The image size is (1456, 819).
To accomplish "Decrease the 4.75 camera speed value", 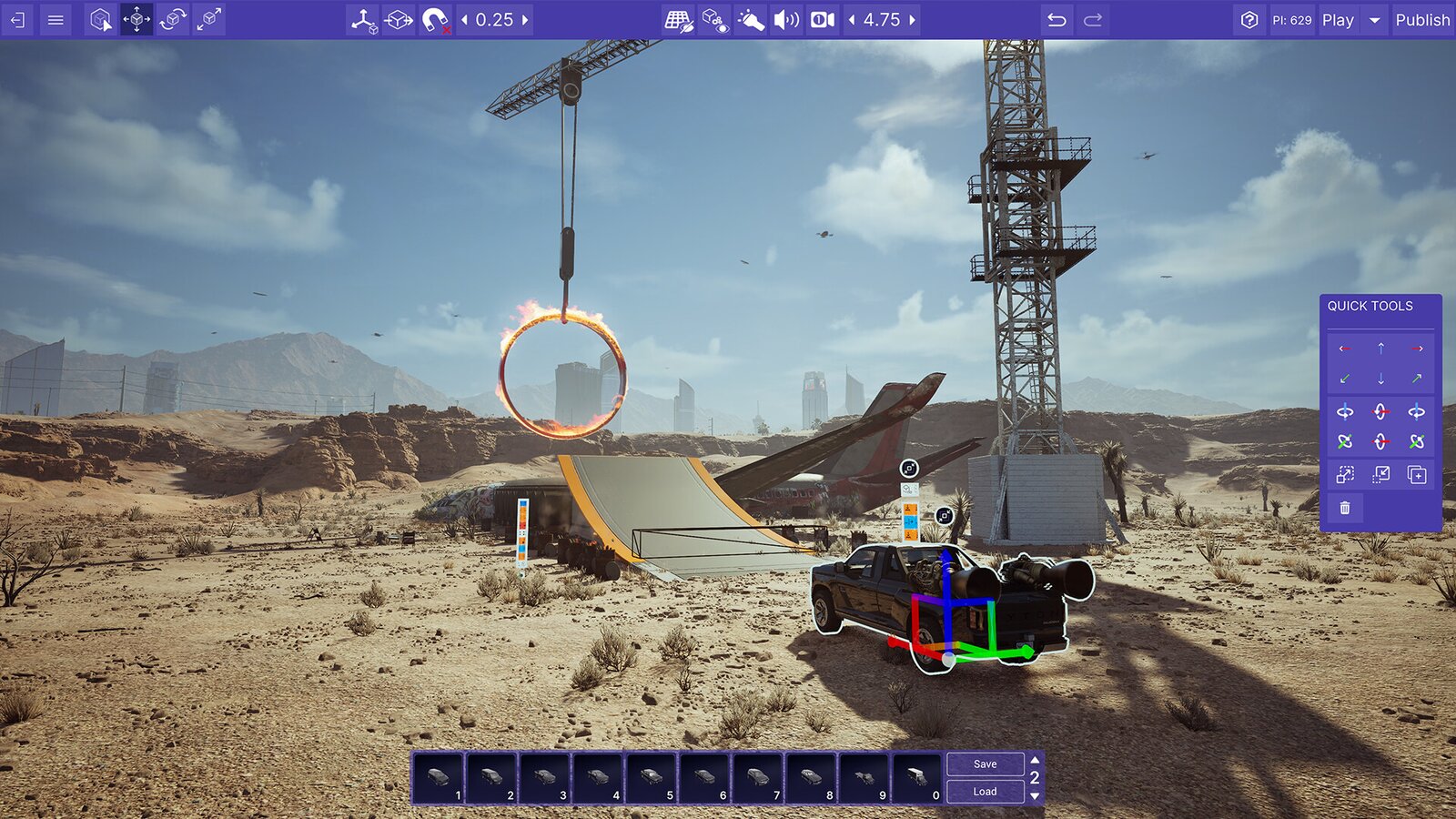I will (x=852, y=19).
